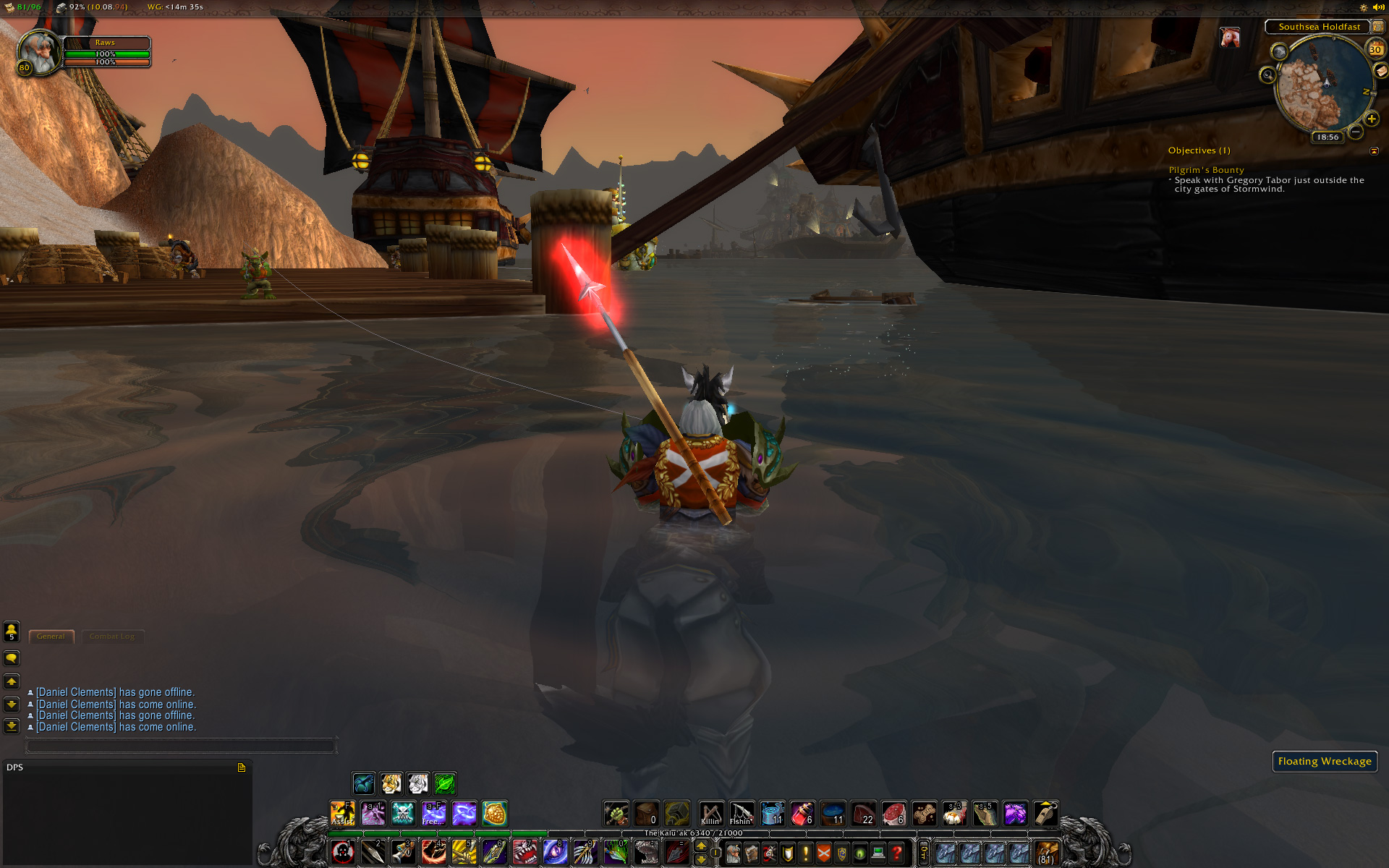Collapse the Objectives tracker
1389x868 pixels.
click(1375, 151)
